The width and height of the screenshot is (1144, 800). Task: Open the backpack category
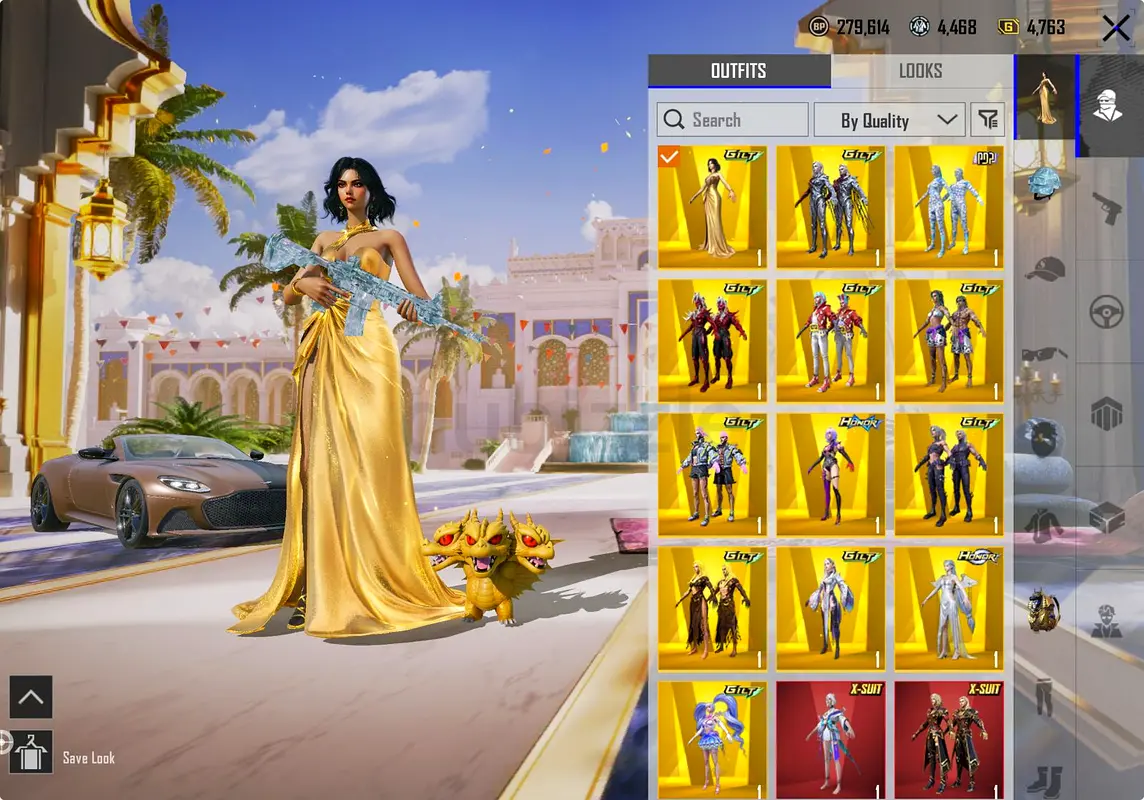pyautogui.click(x=1044, y=612)
